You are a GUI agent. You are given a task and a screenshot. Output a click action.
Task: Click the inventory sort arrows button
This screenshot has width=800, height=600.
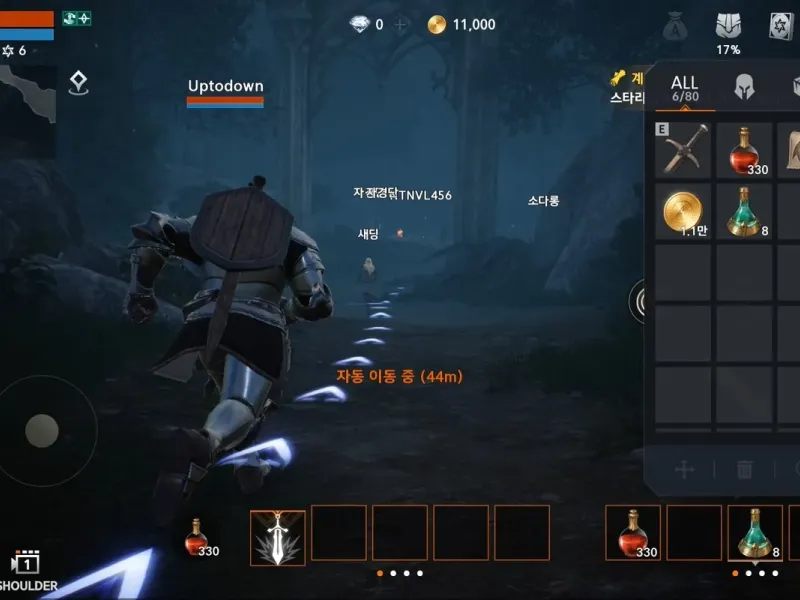pyautogui.click(x=685, y=469)
